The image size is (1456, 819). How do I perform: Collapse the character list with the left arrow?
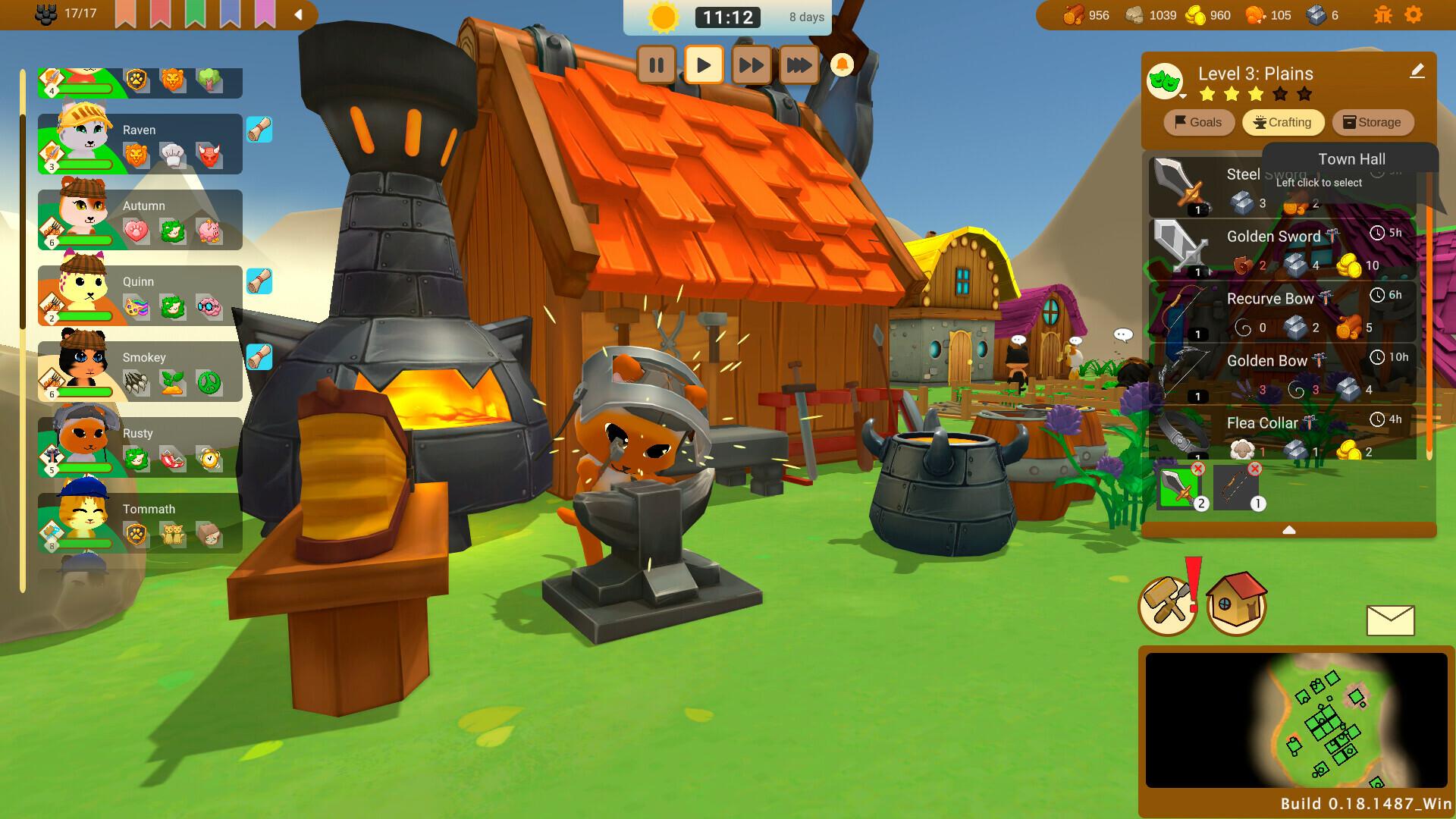point(297,13)
